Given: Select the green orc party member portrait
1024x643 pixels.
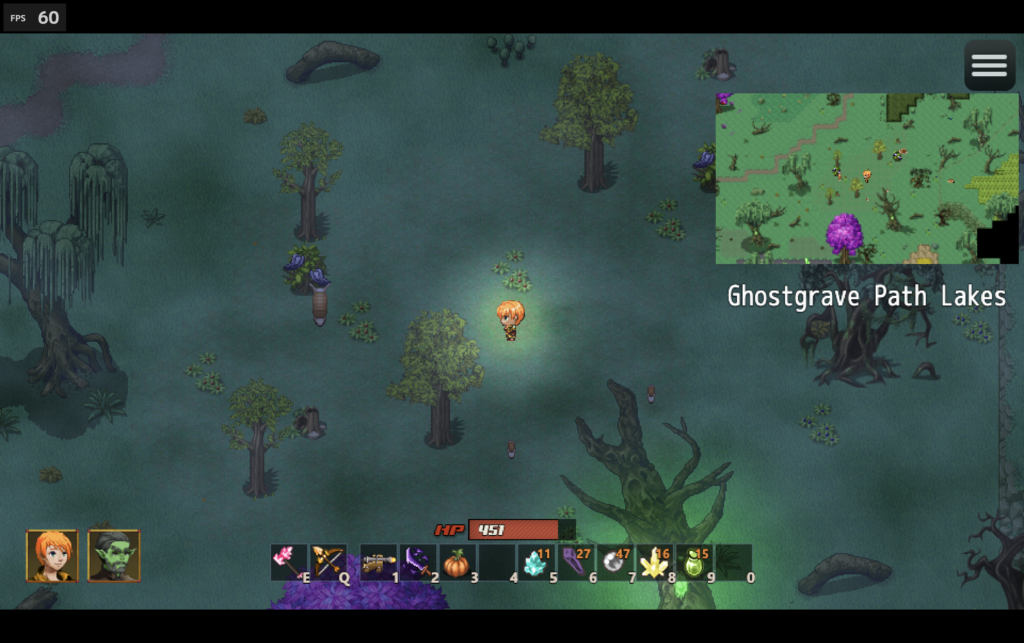Looking at the screenshot, I should click(x=114, y=556).
